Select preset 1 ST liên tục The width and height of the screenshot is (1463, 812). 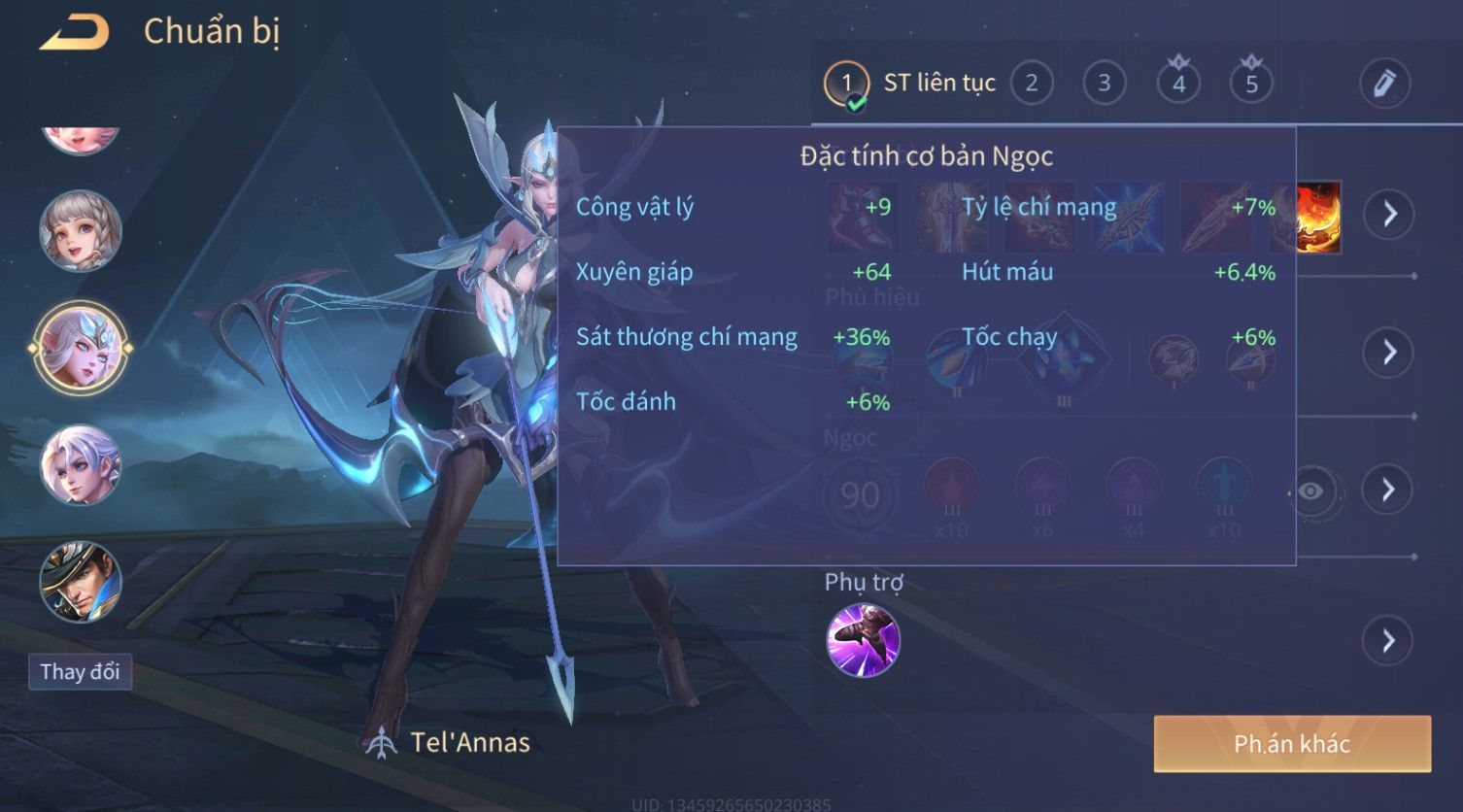click(x=846, y=84)
